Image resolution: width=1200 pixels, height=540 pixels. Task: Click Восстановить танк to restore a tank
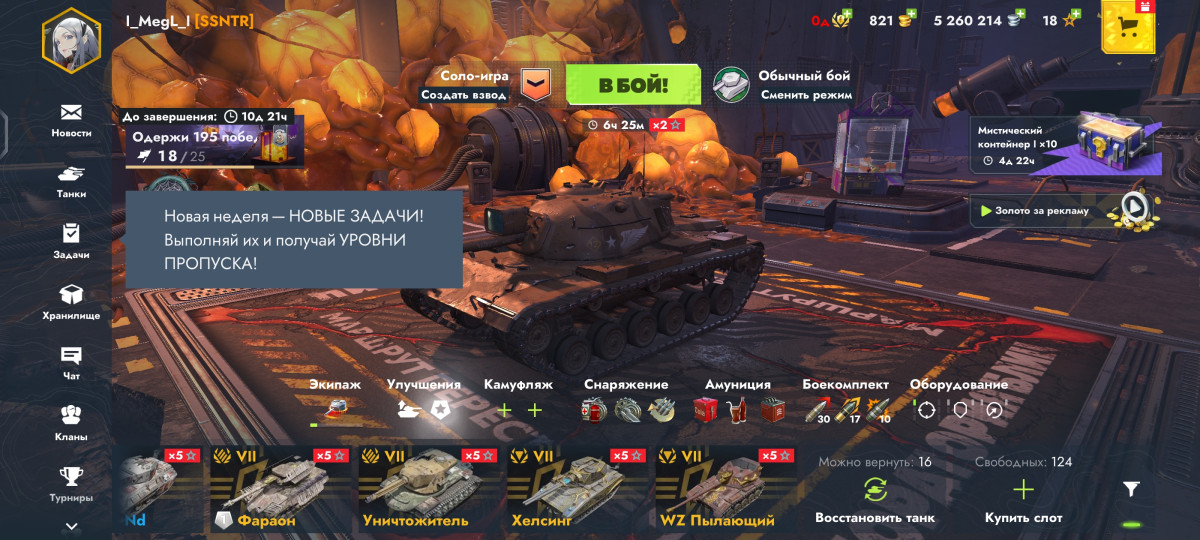(874, 500)
